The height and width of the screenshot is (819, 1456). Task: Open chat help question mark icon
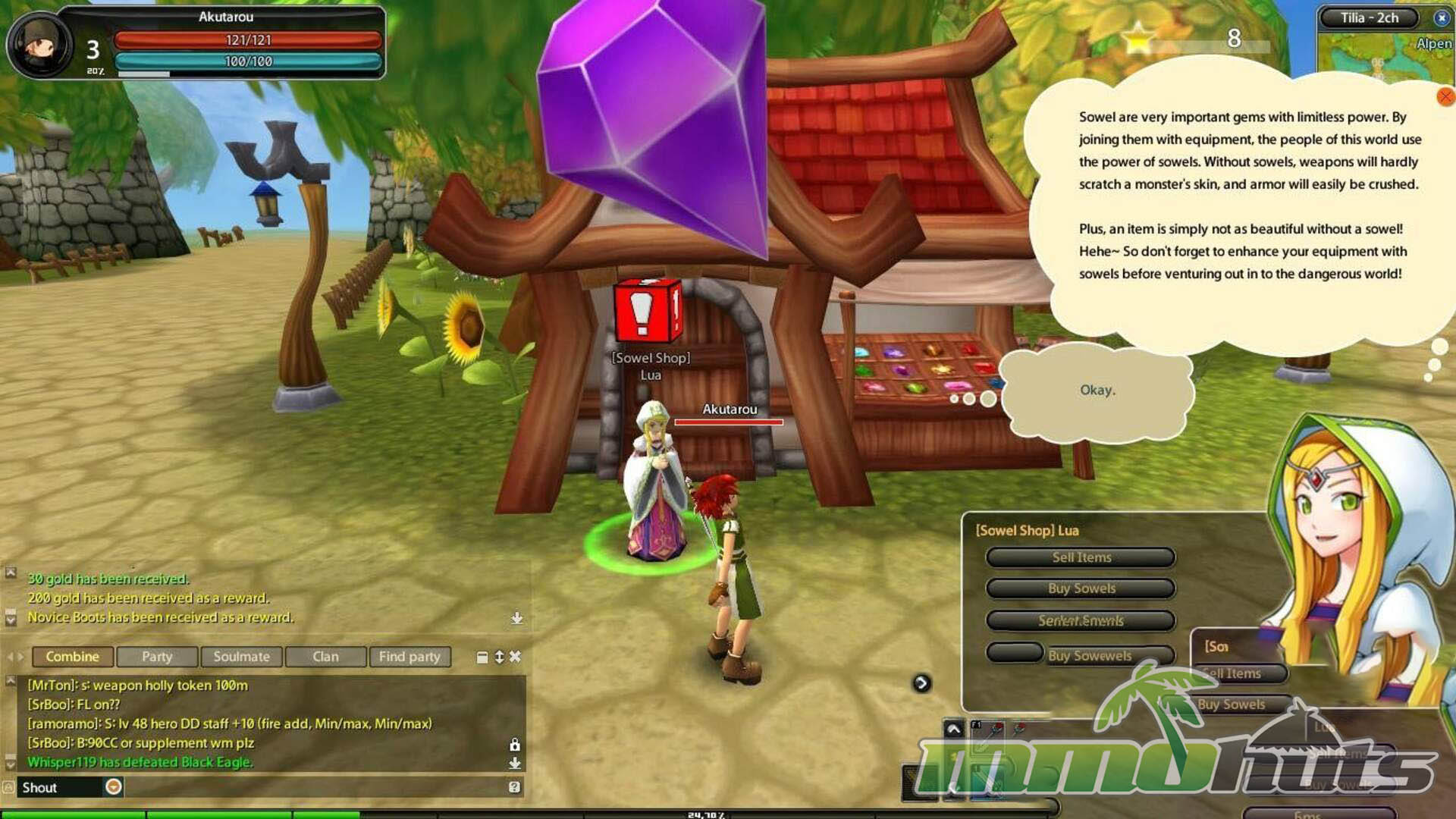pyautogui.click(x=515, y=787)
